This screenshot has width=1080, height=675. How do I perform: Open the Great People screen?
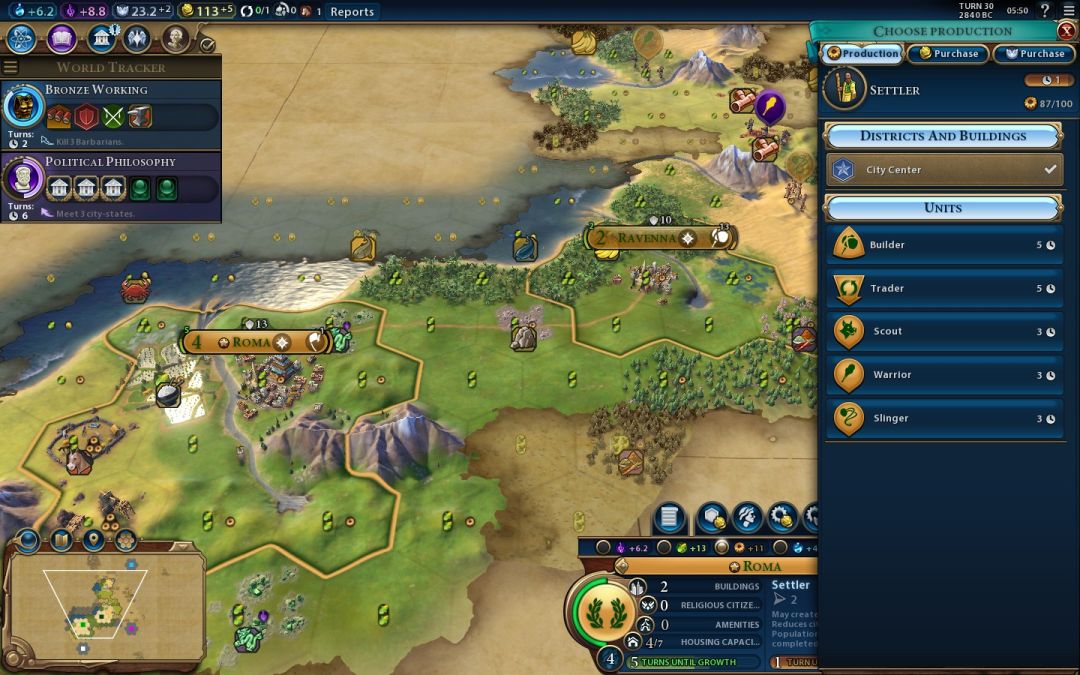tap(176, 39)
